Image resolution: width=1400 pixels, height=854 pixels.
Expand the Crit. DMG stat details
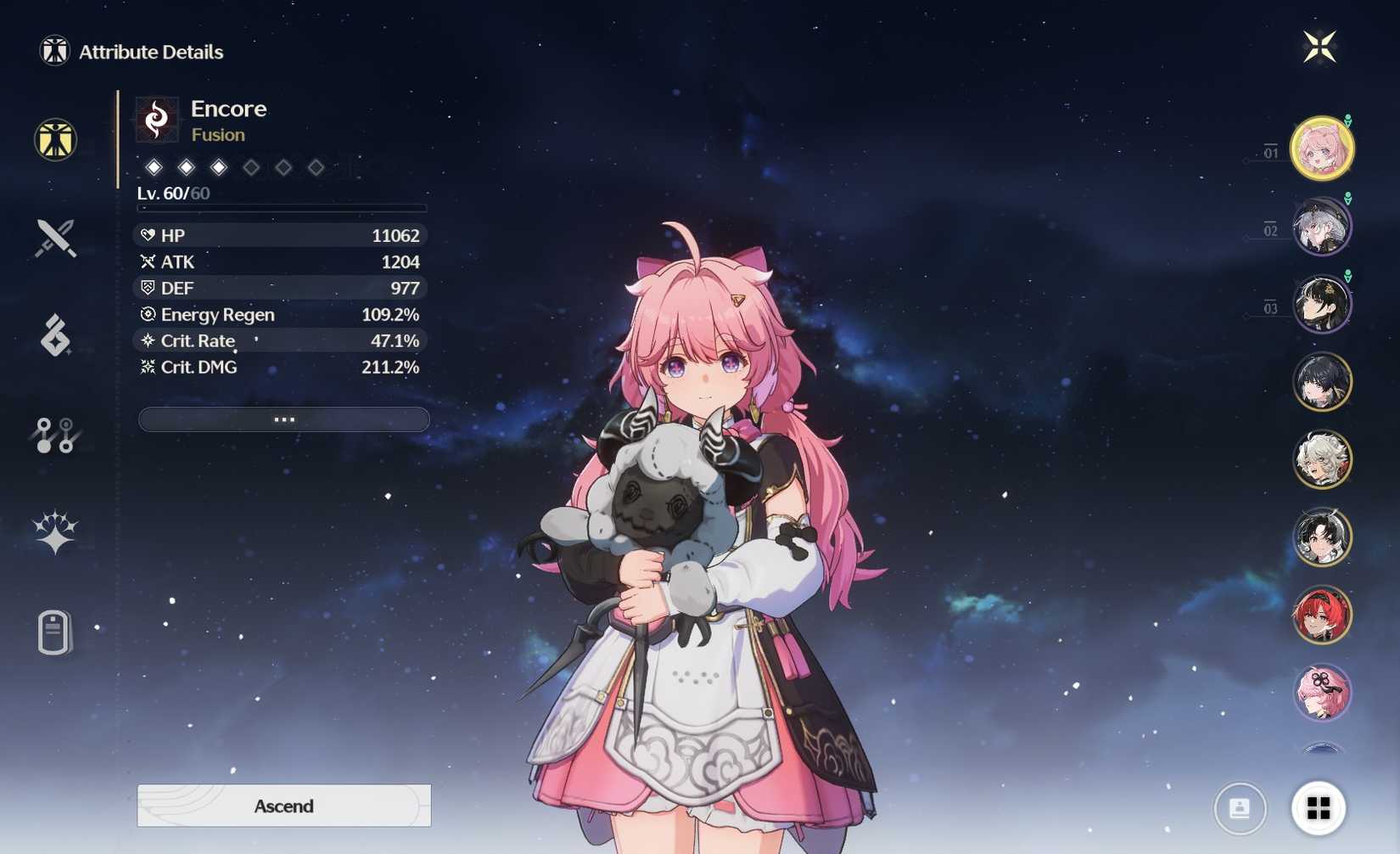point(280,367)
